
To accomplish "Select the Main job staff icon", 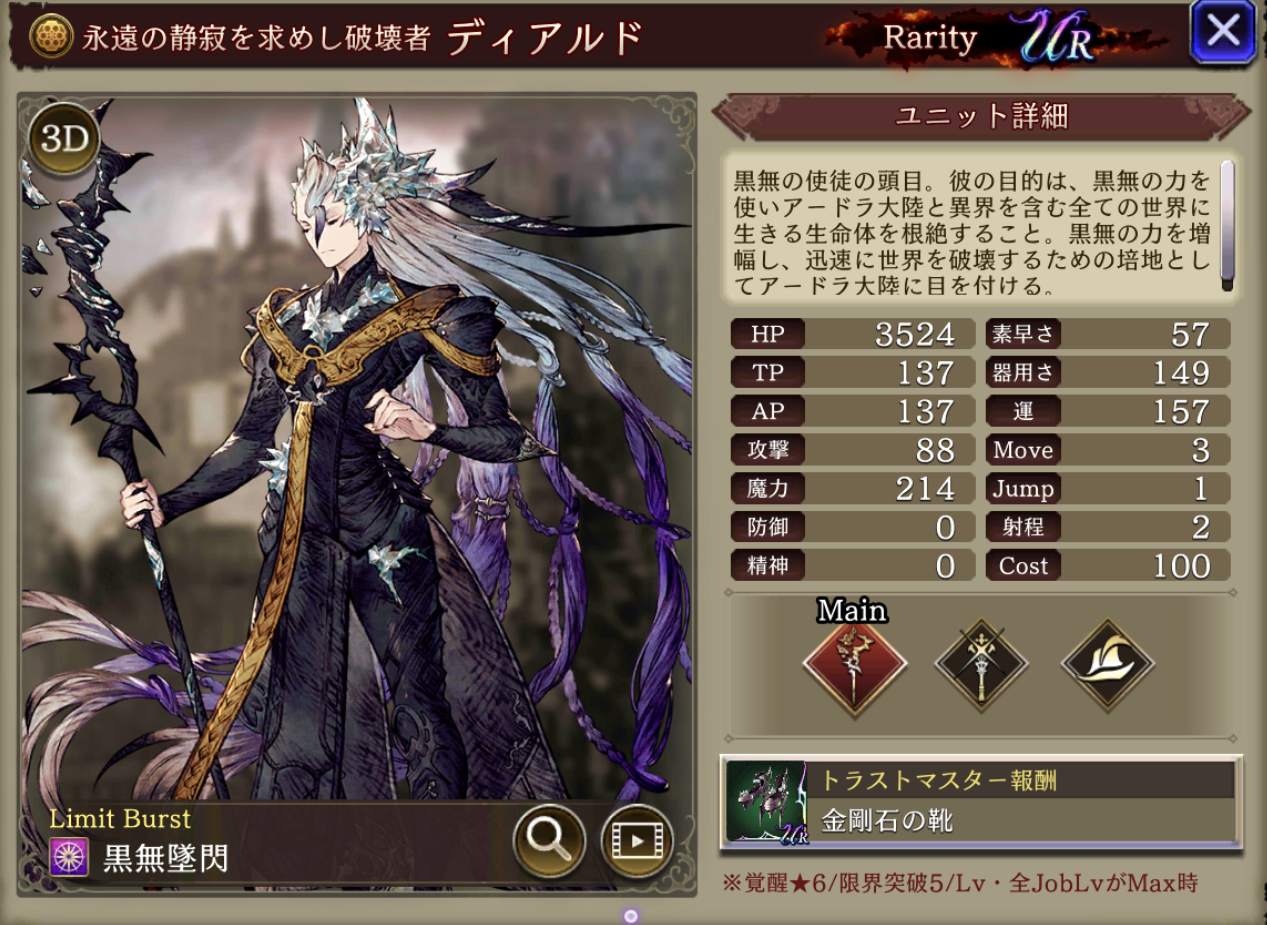I will click(854, 664).
